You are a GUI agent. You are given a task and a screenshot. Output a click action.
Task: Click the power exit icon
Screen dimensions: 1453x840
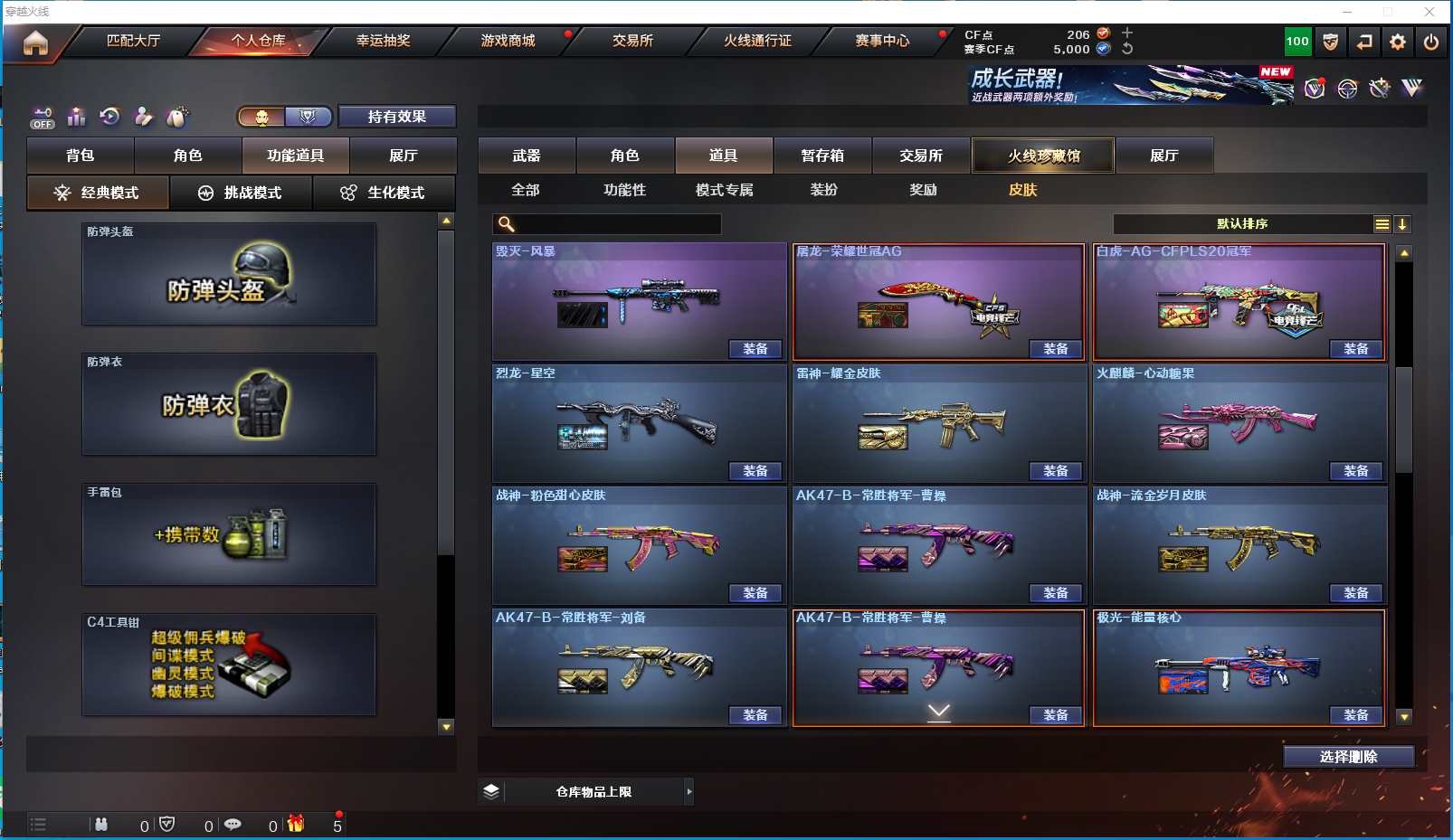pyautogui.click(x=1431, y=42)
